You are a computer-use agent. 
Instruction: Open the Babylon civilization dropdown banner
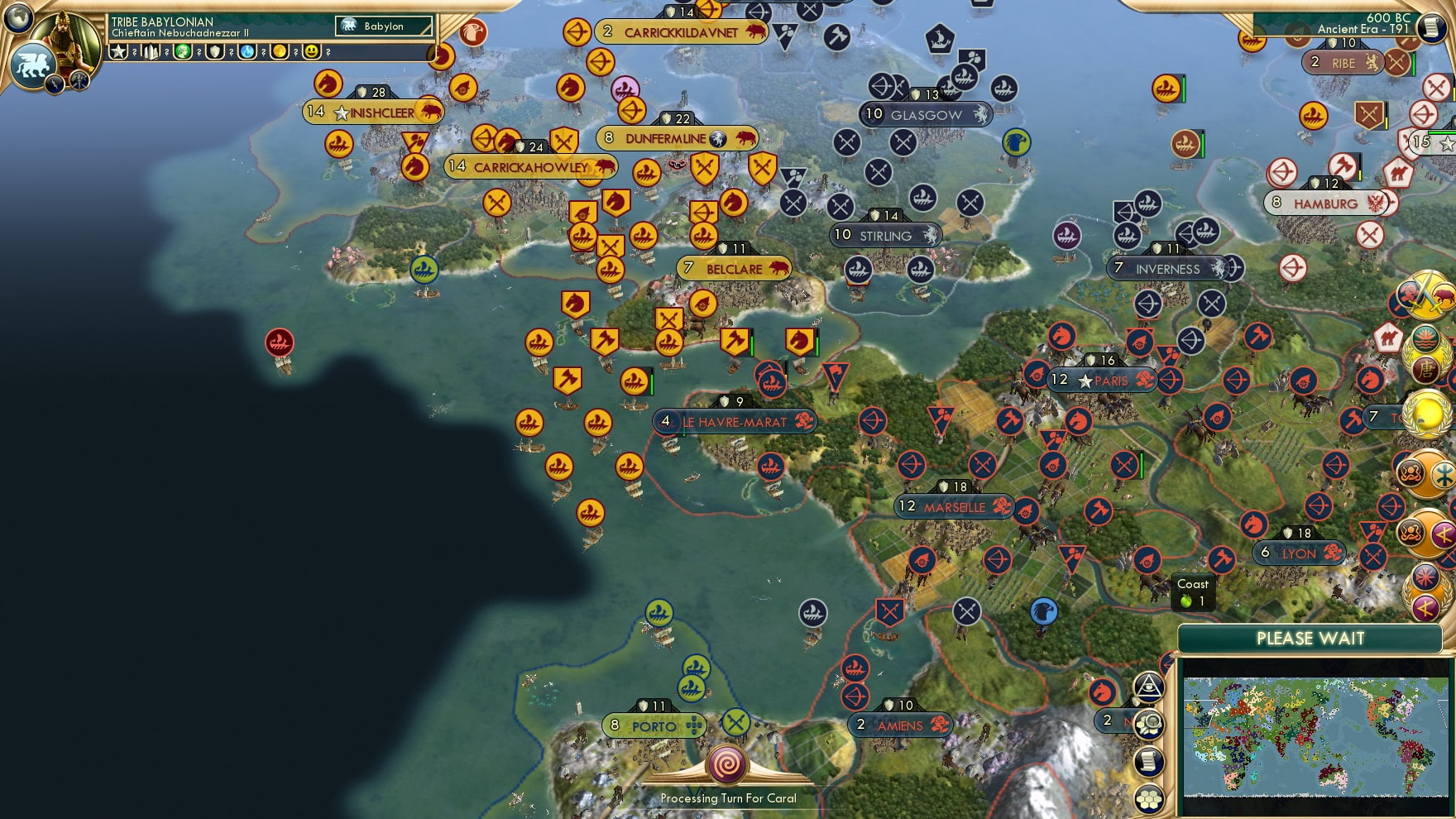pyautogui.click(x=384, y=26)
